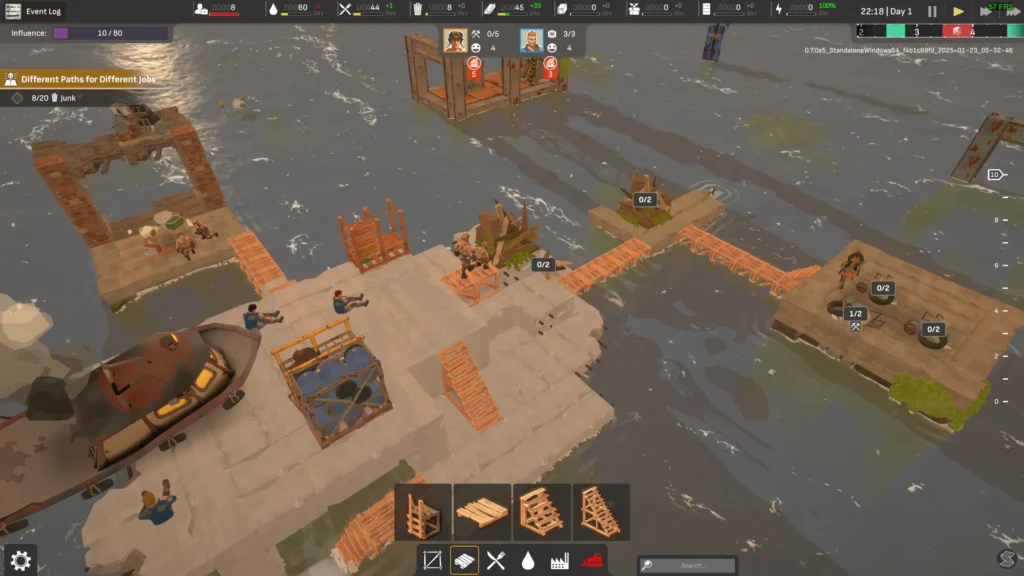
Task: Choose the wooden scaffold frame building
Action: click(x=422, y=512)
